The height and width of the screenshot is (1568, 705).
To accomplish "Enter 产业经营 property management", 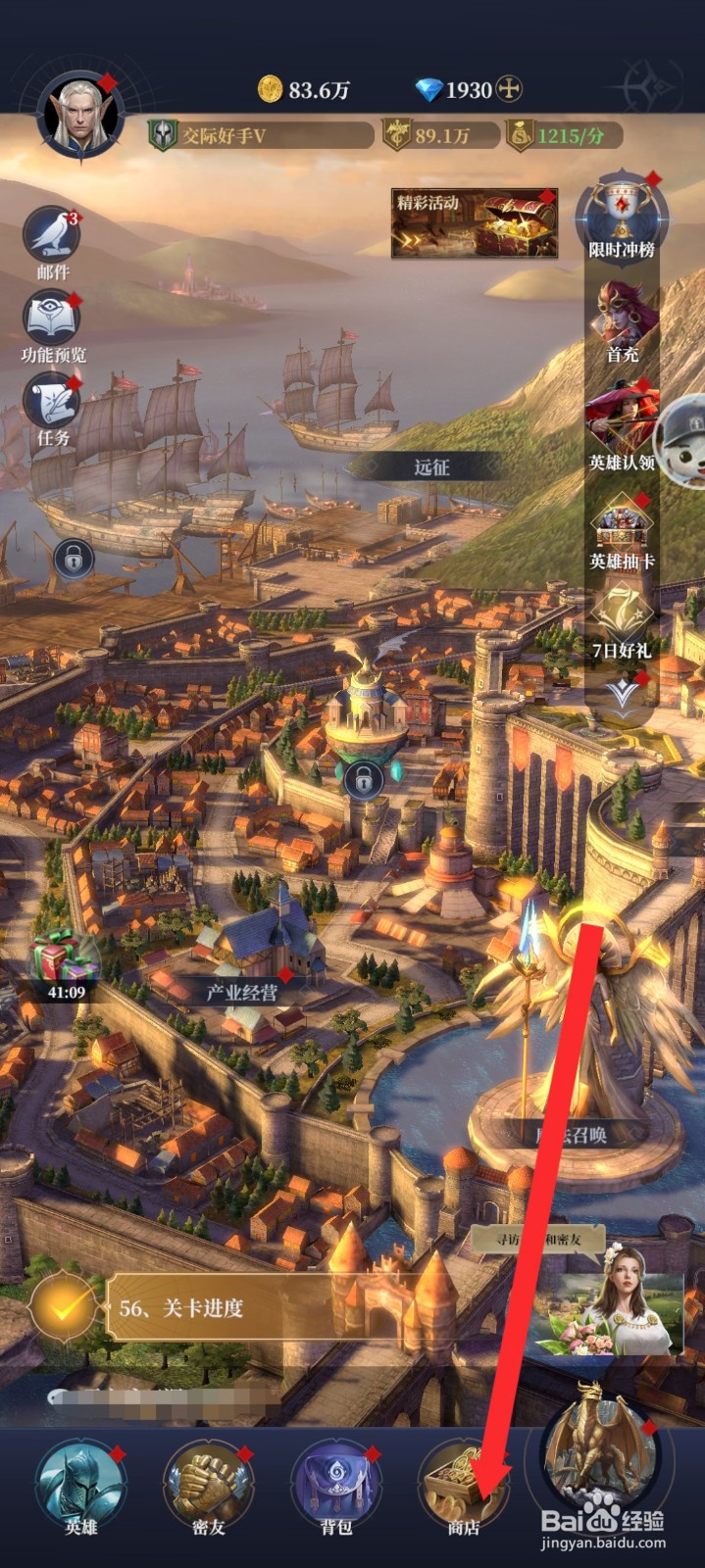I will [x=241, y=992].
